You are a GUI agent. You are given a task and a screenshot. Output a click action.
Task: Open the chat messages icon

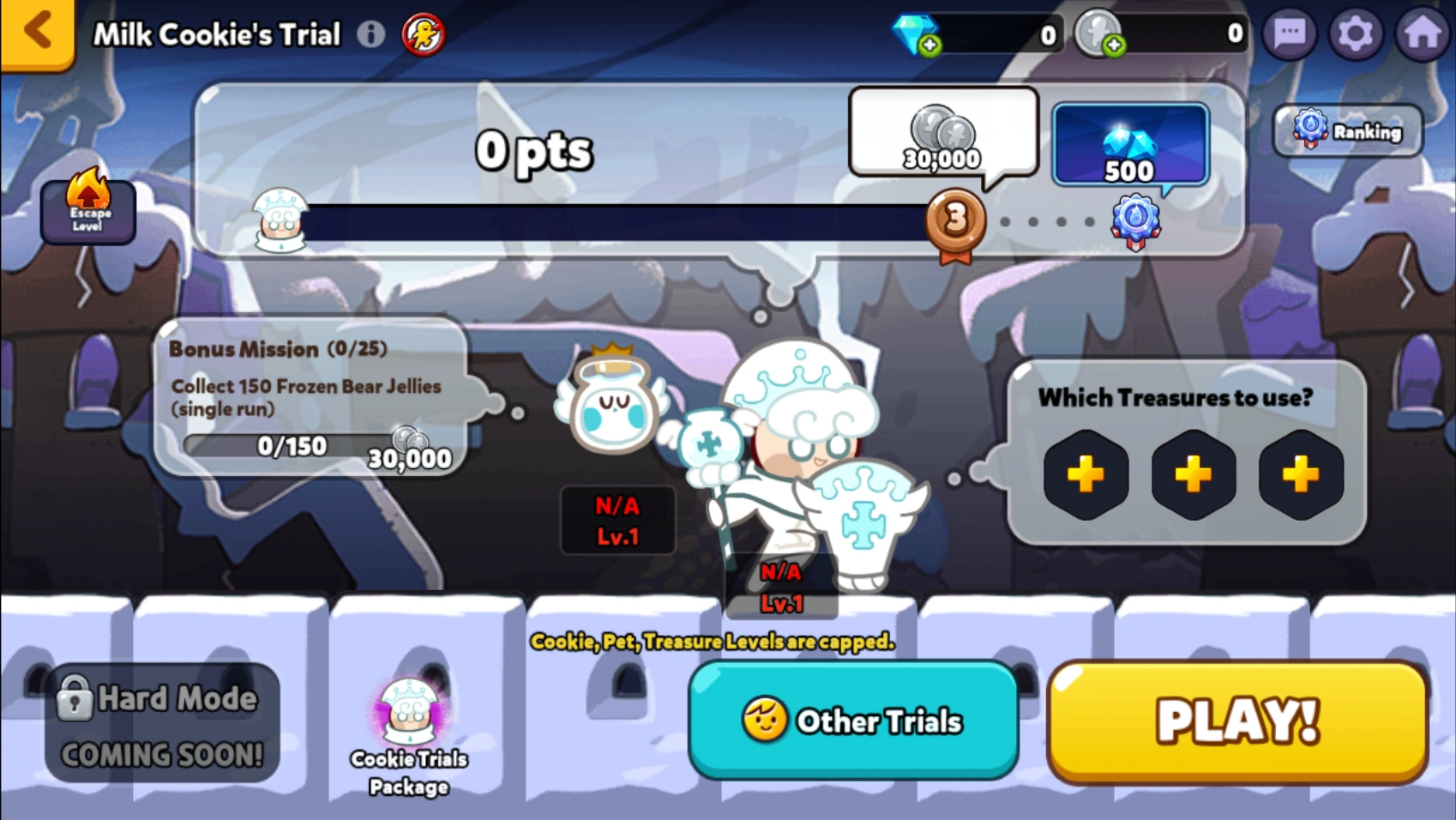click(1288, 33)
